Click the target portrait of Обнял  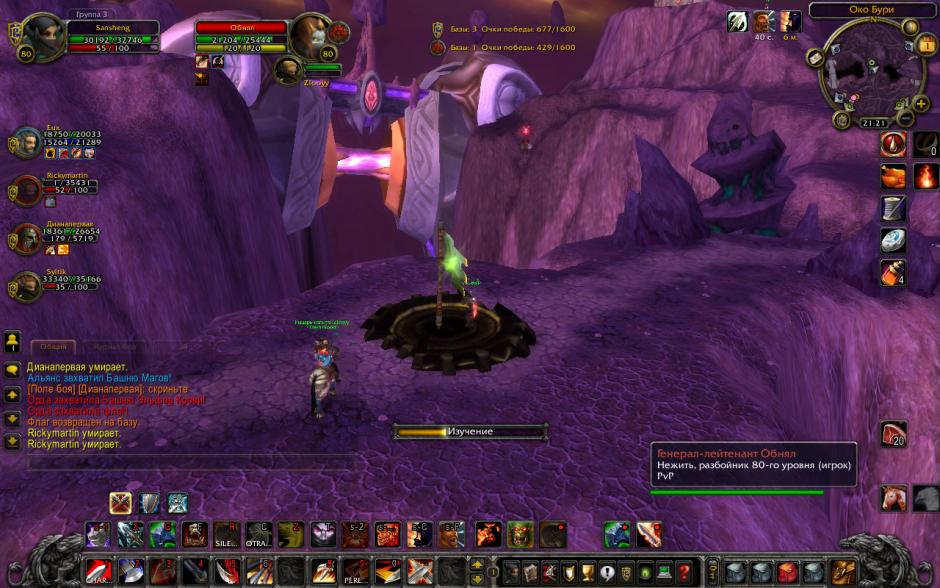[x=310, y=37]
